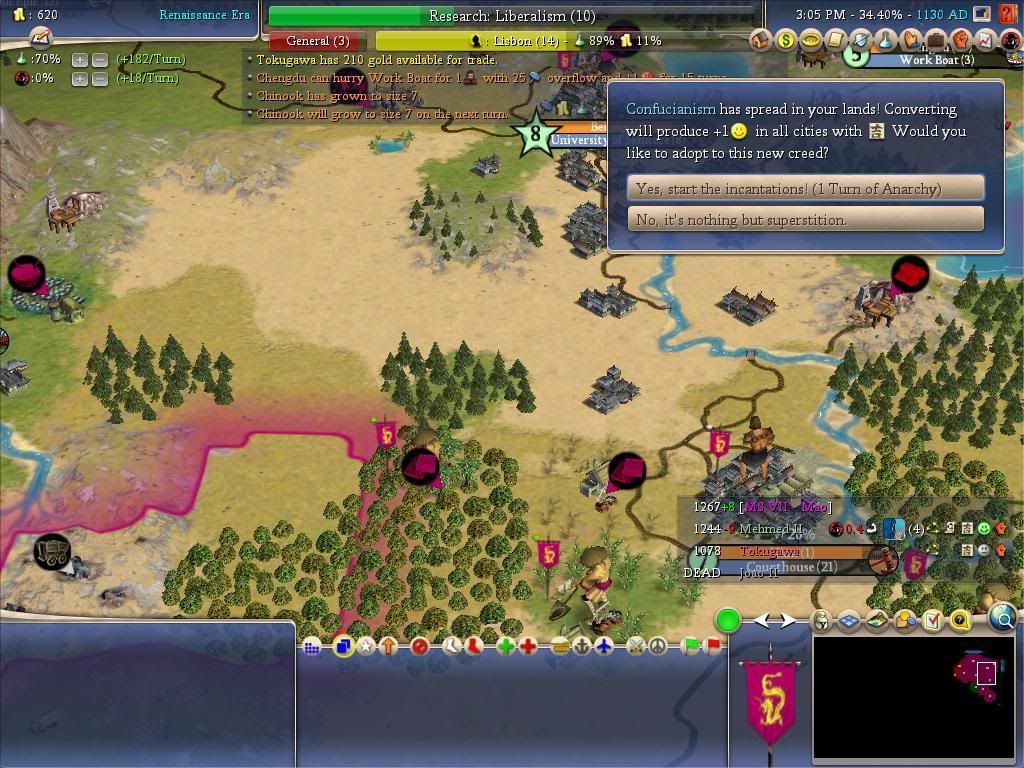Select the green plus heal action
The image size is (1024, 768).
pyautogui.click(x=505, y=647)
